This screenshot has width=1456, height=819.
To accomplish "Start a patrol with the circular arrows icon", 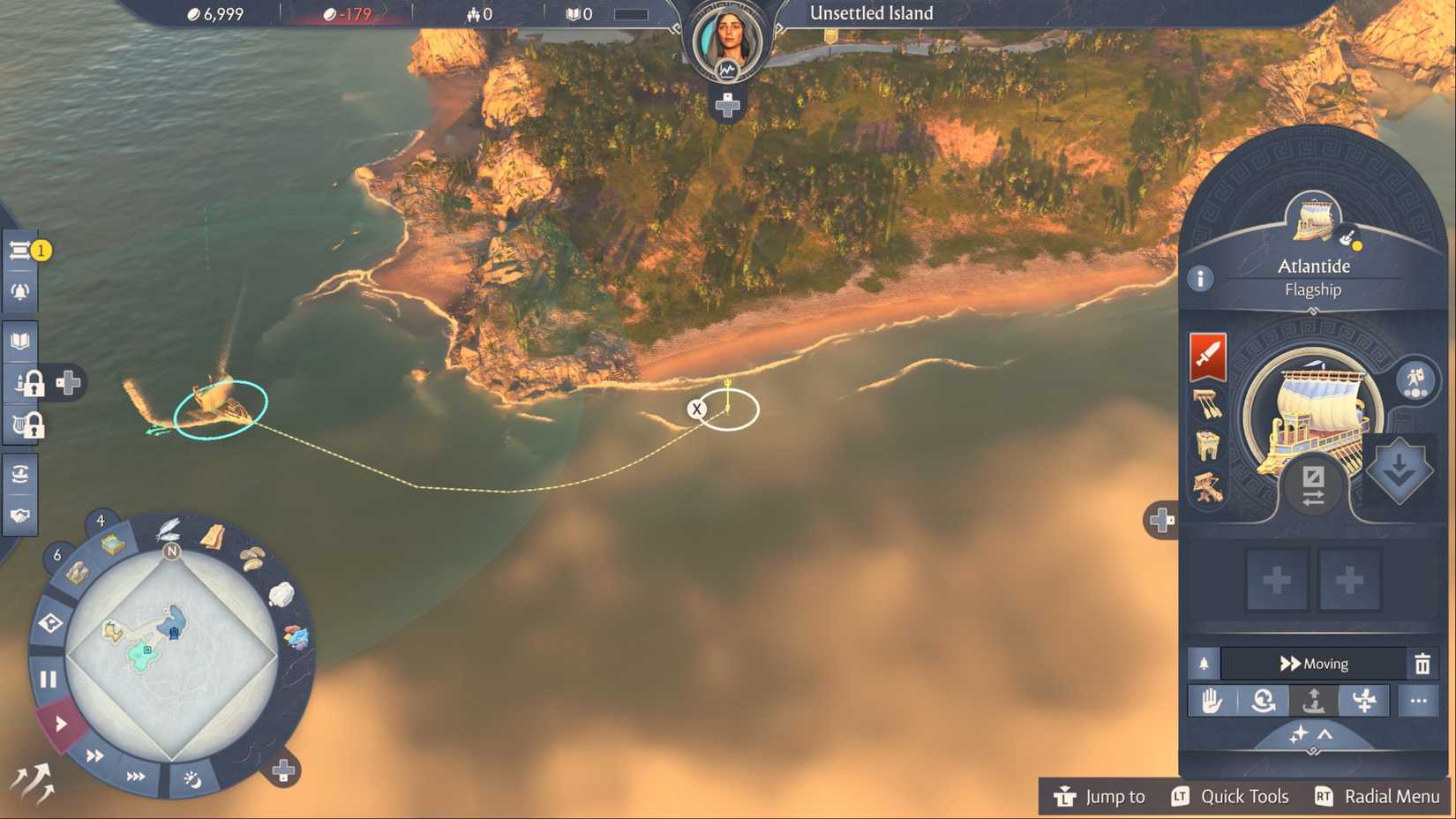I will [1264, 700].
